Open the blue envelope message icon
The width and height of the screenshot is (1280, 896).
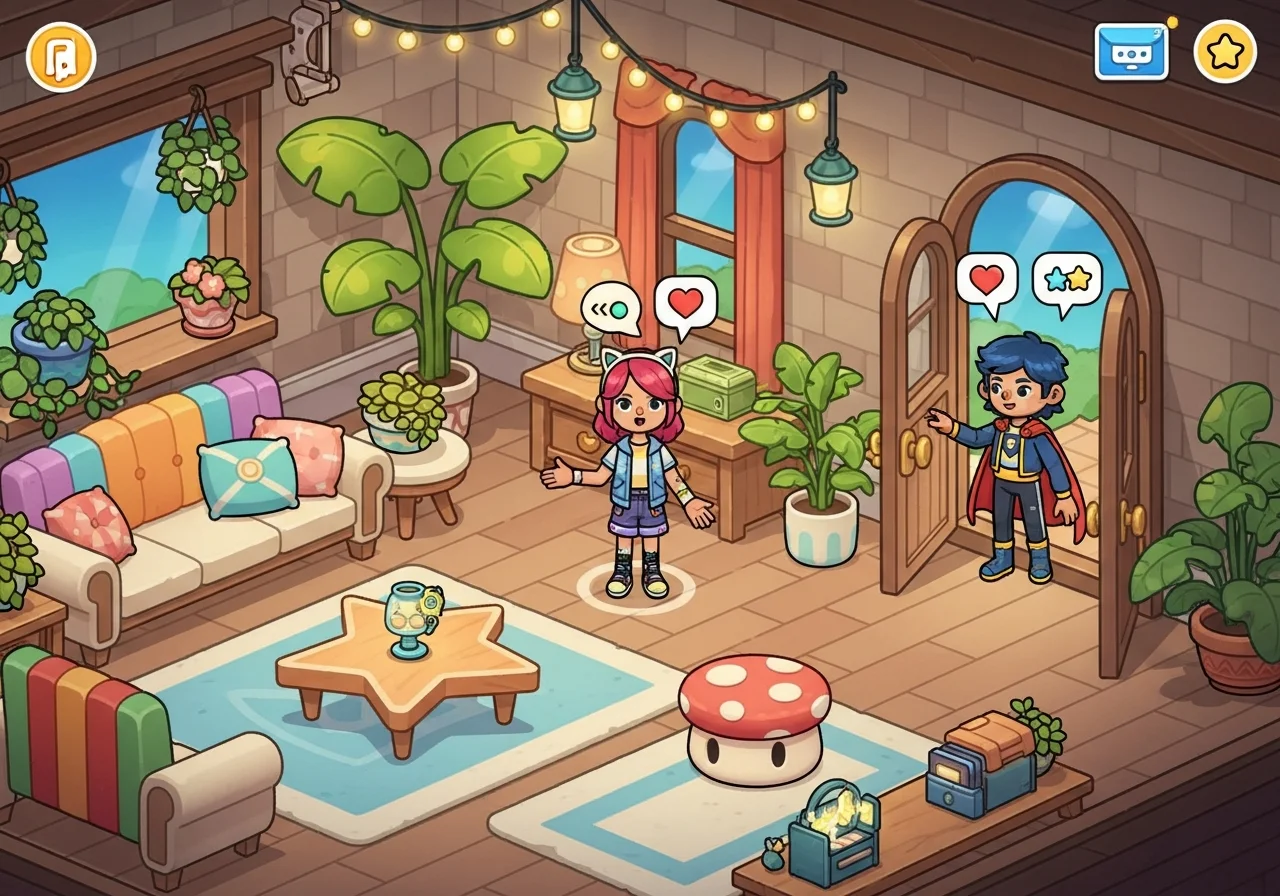point(1131,51)
